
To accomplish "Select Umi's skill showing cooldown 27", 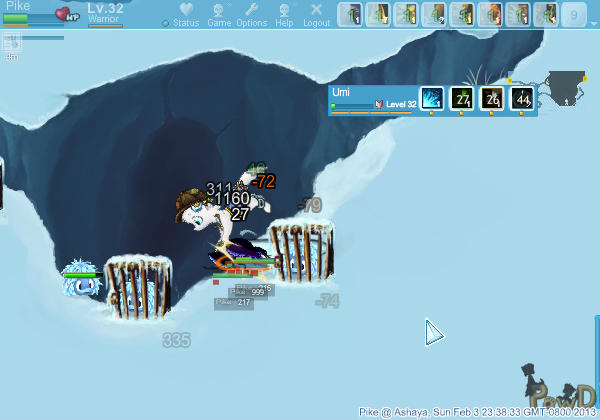I will click(462, 98).
